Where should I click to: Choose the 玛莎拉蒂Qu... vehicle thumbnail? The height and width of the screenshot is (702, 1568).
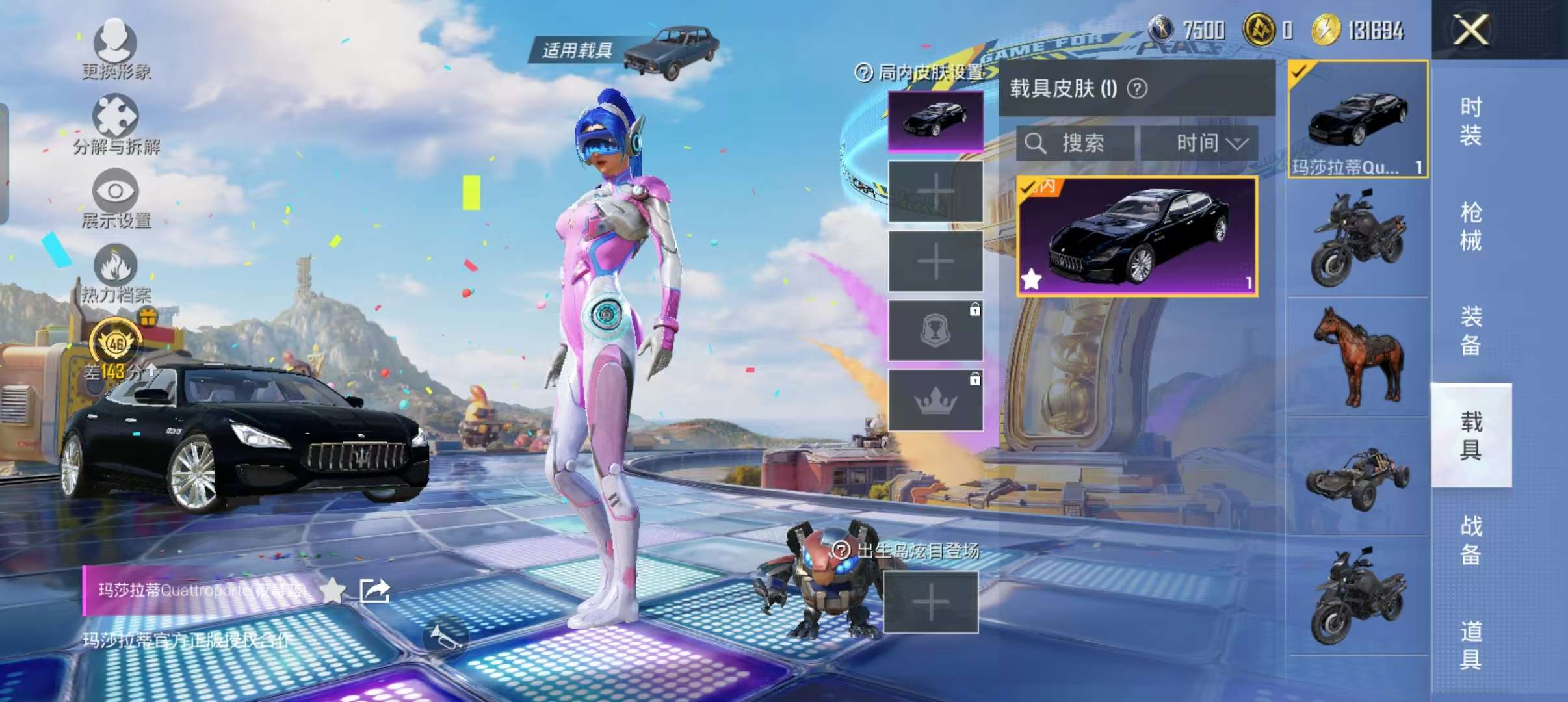click(x=1357, y=120)
